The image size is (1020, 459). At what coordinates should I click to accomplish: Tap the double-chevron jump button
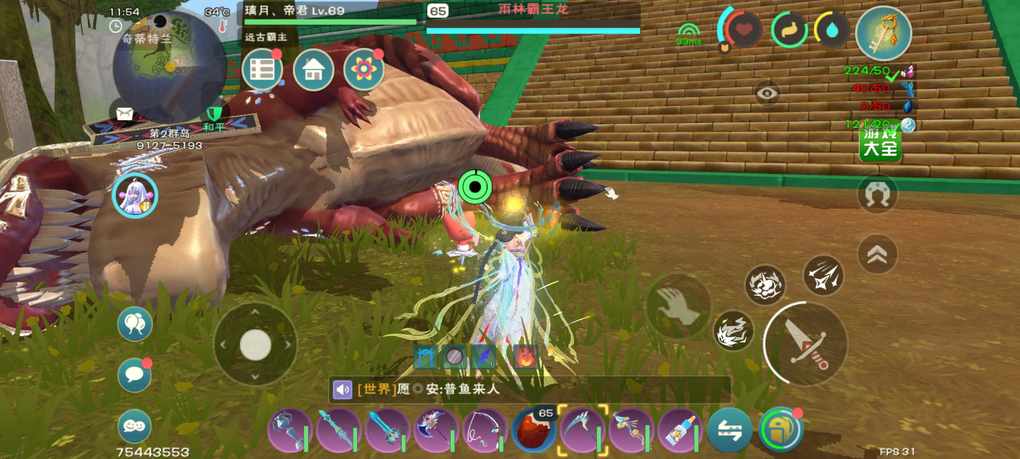(x=877, y=254)
